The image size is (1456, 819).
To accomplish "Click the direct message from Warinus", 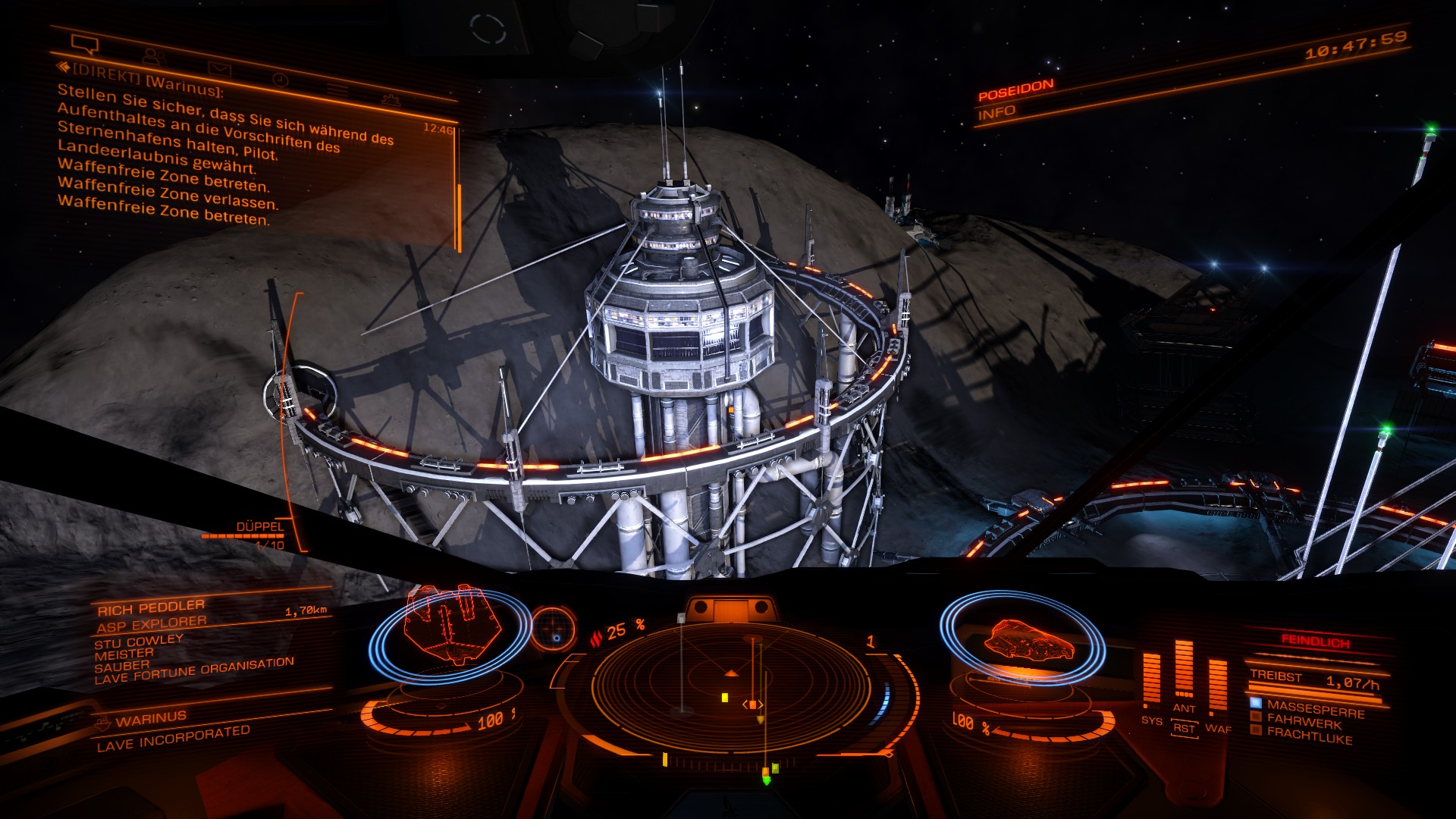I will tap(227, 152).
